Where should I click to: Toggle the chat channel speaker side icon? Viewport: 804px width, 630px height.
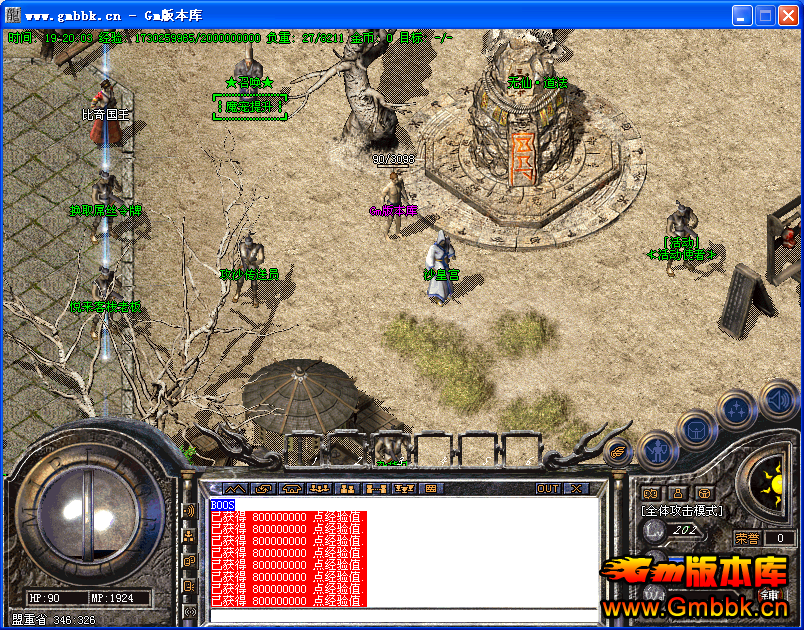click(188, 511)
